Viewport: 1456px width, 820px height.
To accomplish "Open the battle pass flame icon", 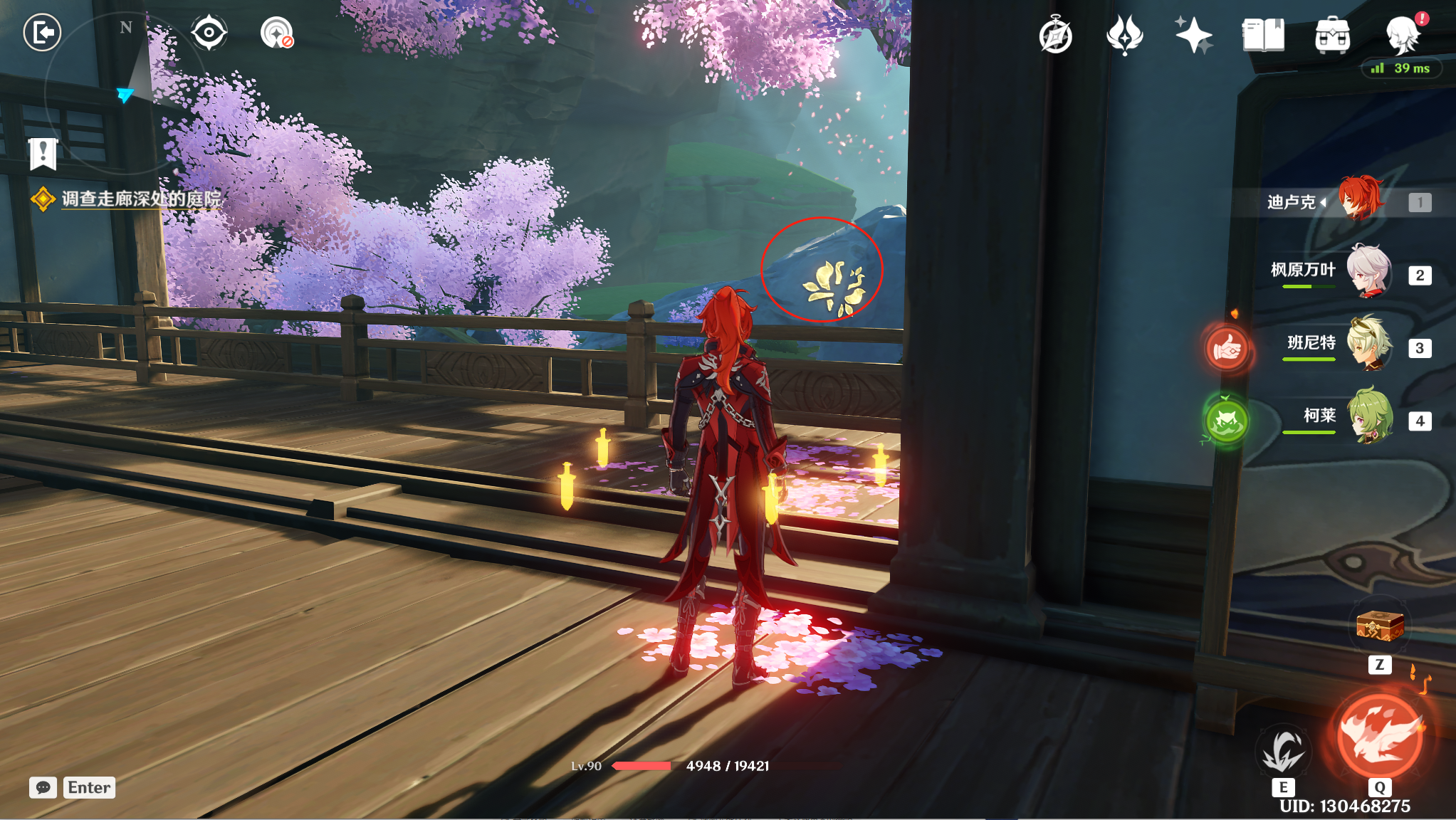I will 1124,36.
